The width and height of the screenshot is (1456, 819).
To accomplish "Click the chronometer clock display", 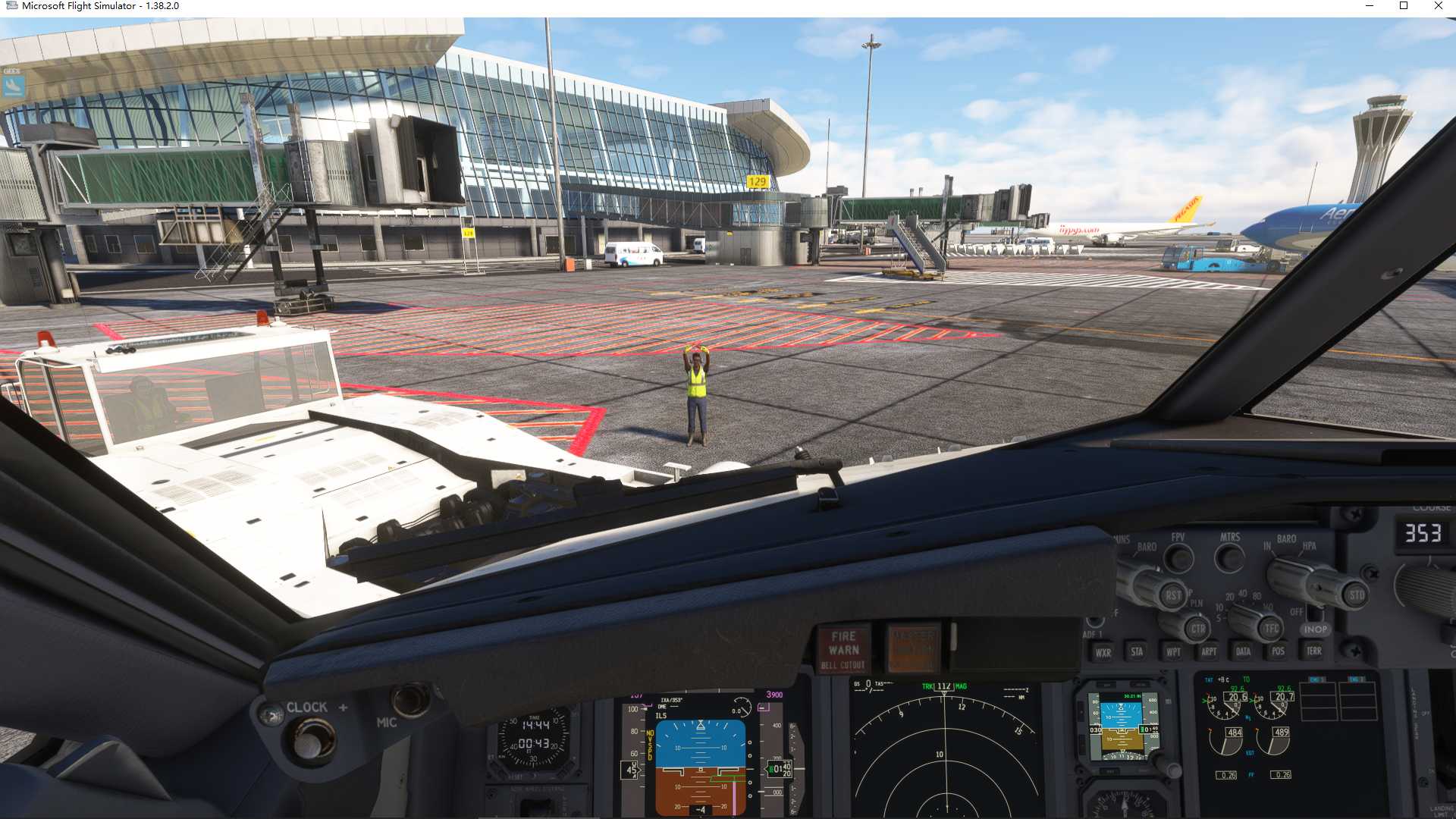I will [x=535, y=736].
